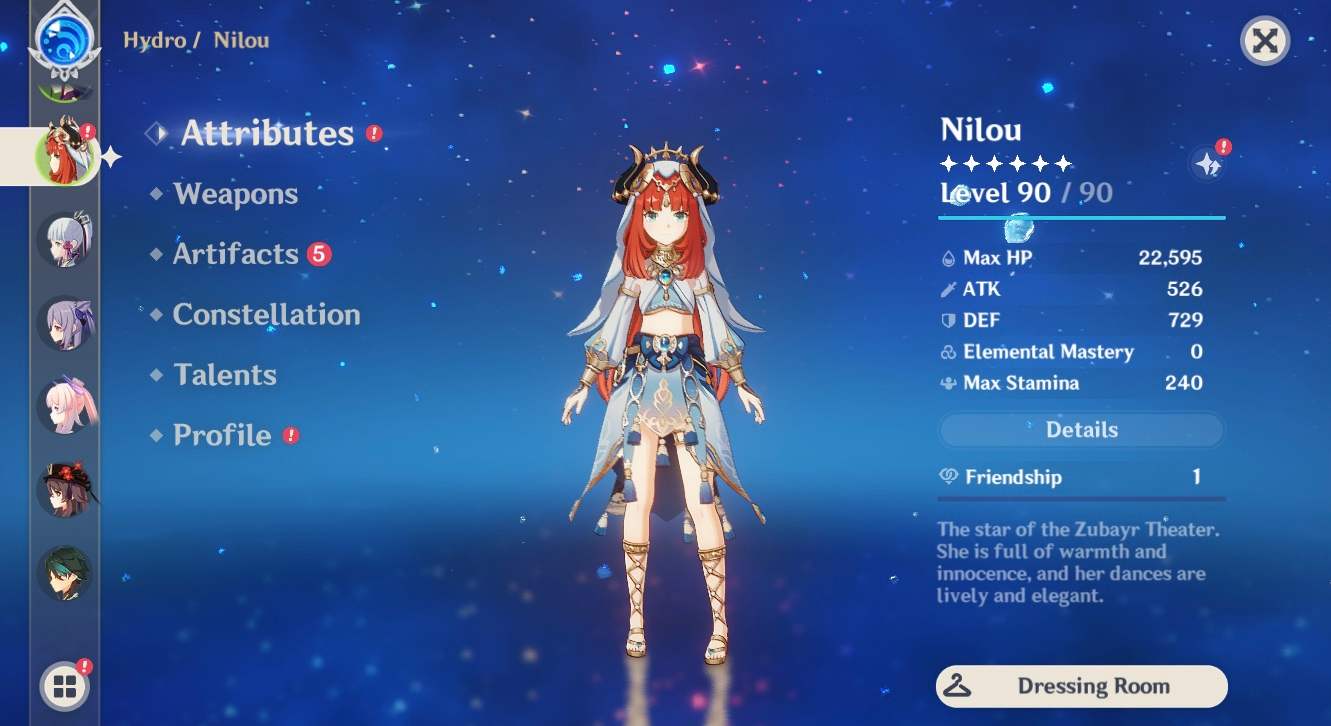
Task: Select the ATK sword icon
Action: [950, 289]
